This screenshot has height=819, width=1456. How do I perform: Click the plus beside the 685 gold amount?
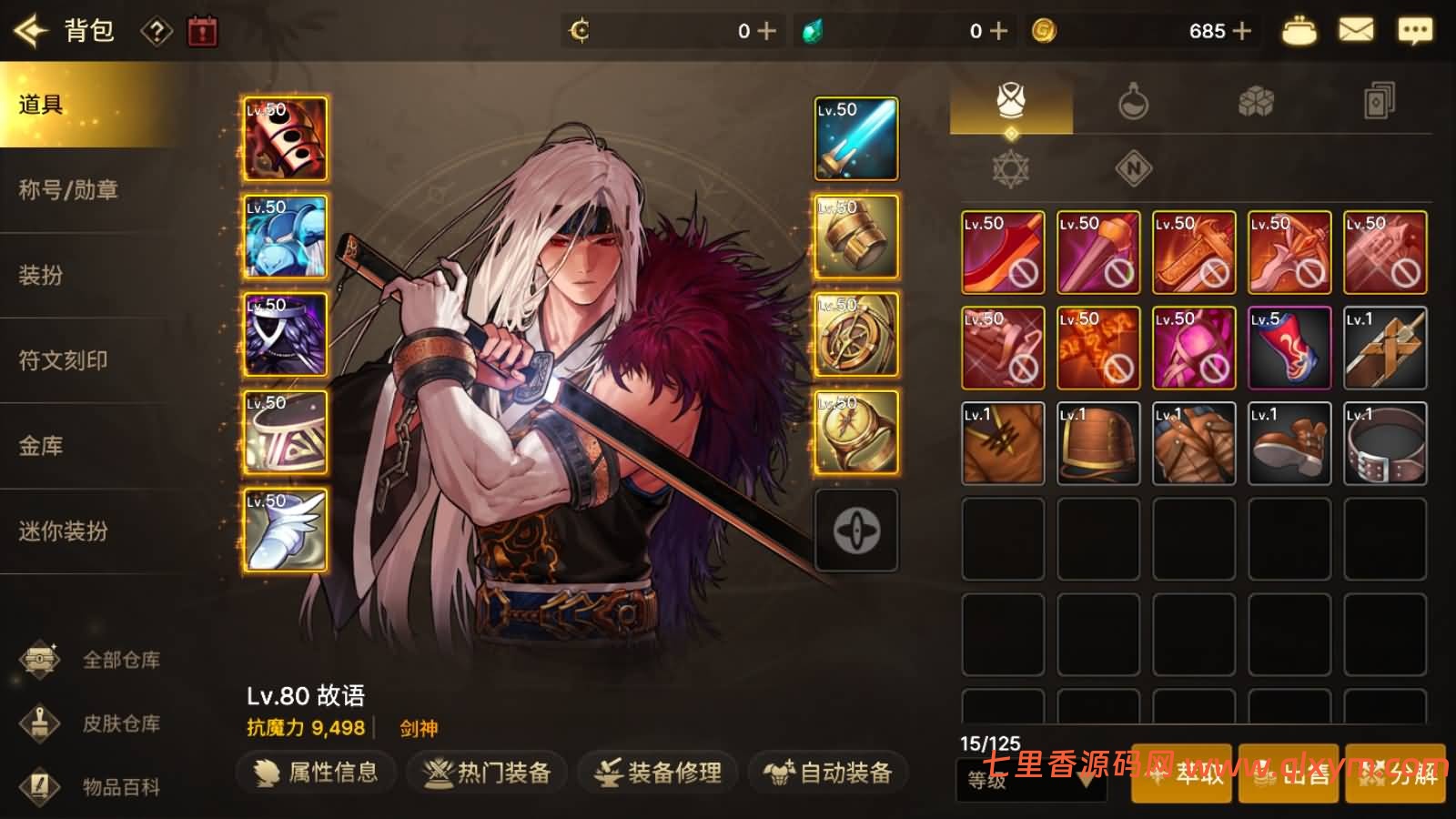[x=1239, y=30]
